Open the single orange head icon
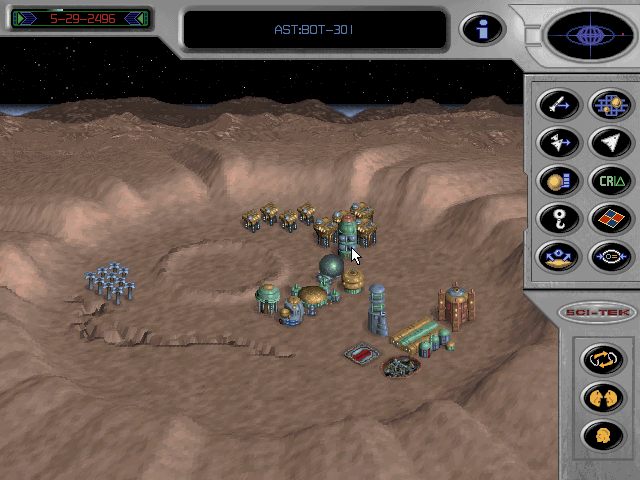 point(597,435)
